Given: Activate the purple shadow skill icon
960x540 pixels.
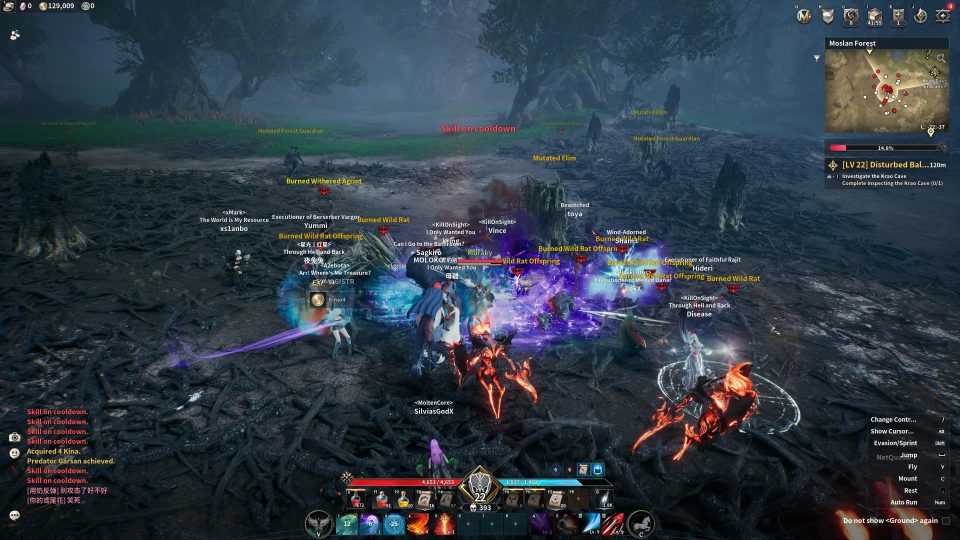Looking at the screenshot, I should (x=540, y=522).
